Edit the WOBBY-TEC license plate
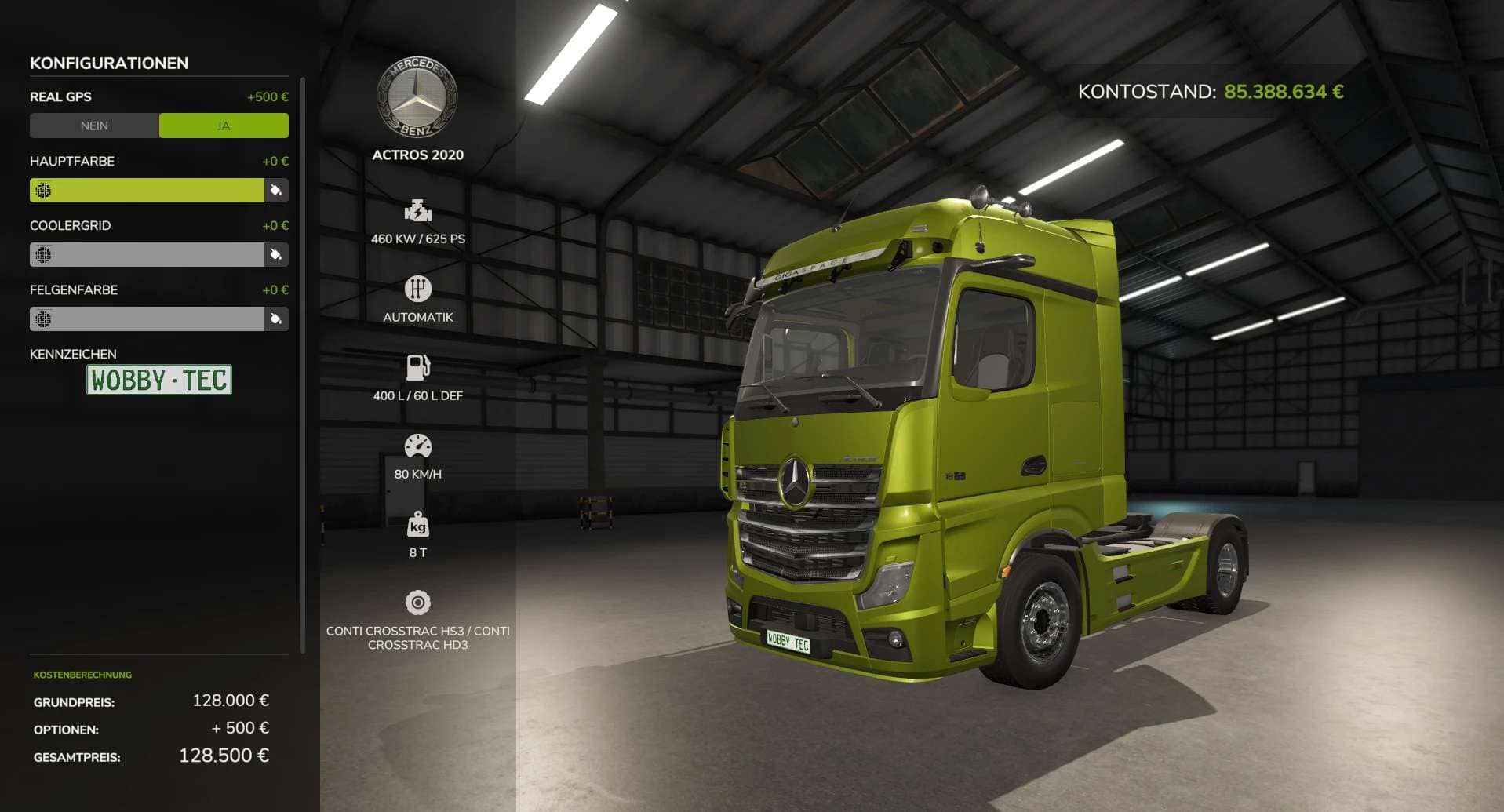This screenshot has width=1504, height=812. pos(159,380)
